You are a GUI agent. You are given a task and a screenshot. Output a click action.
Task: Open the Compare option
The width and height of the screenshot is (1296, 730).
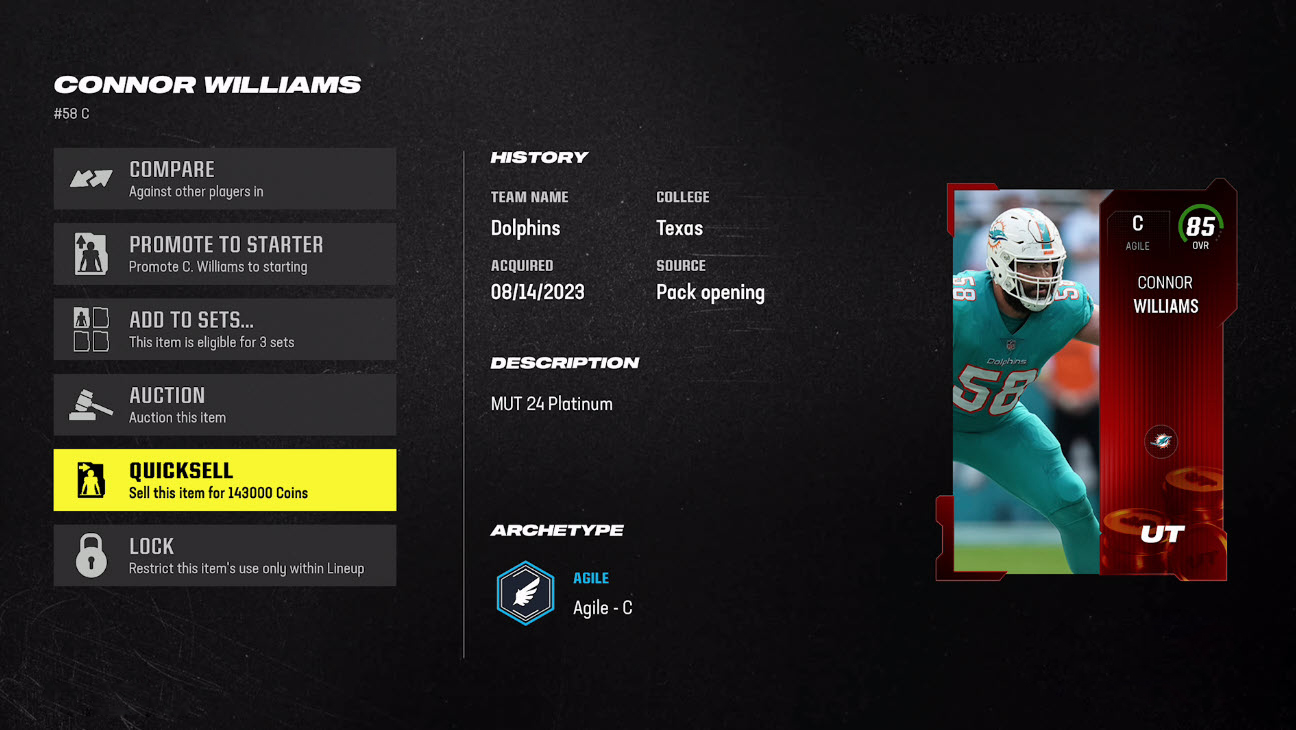point(225,179)
